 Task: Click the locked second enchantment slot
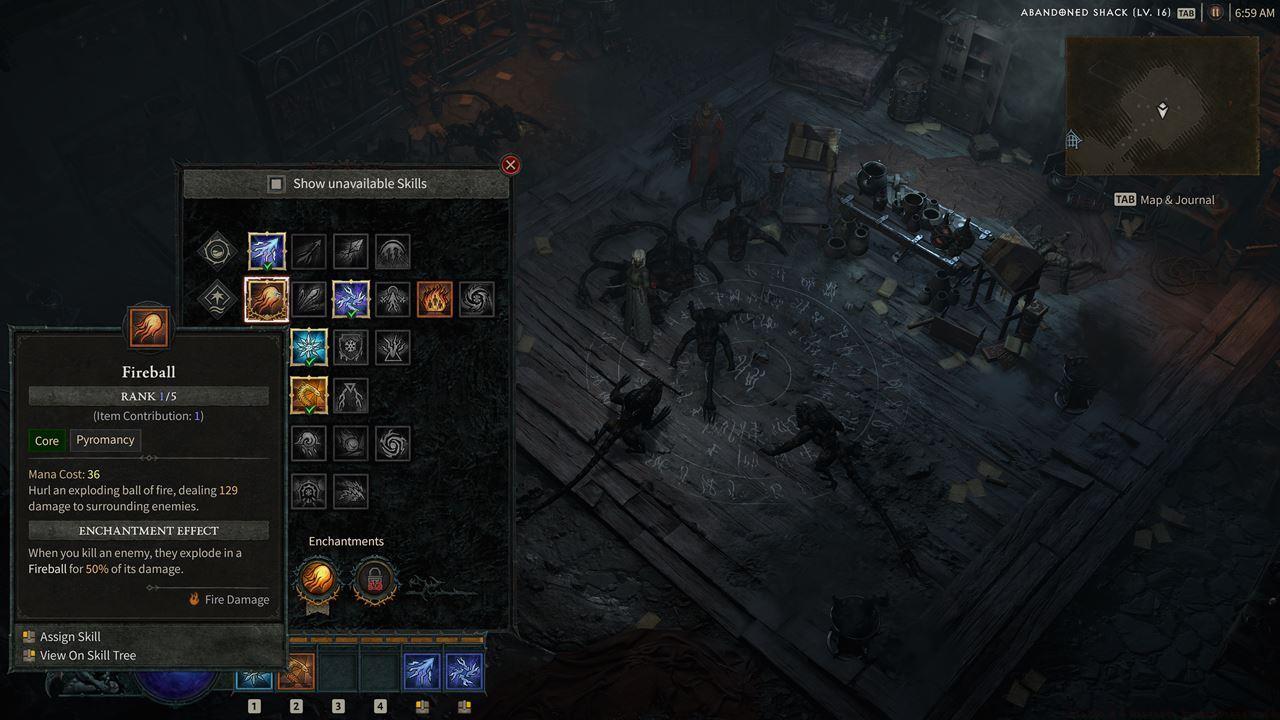(375, 579)
